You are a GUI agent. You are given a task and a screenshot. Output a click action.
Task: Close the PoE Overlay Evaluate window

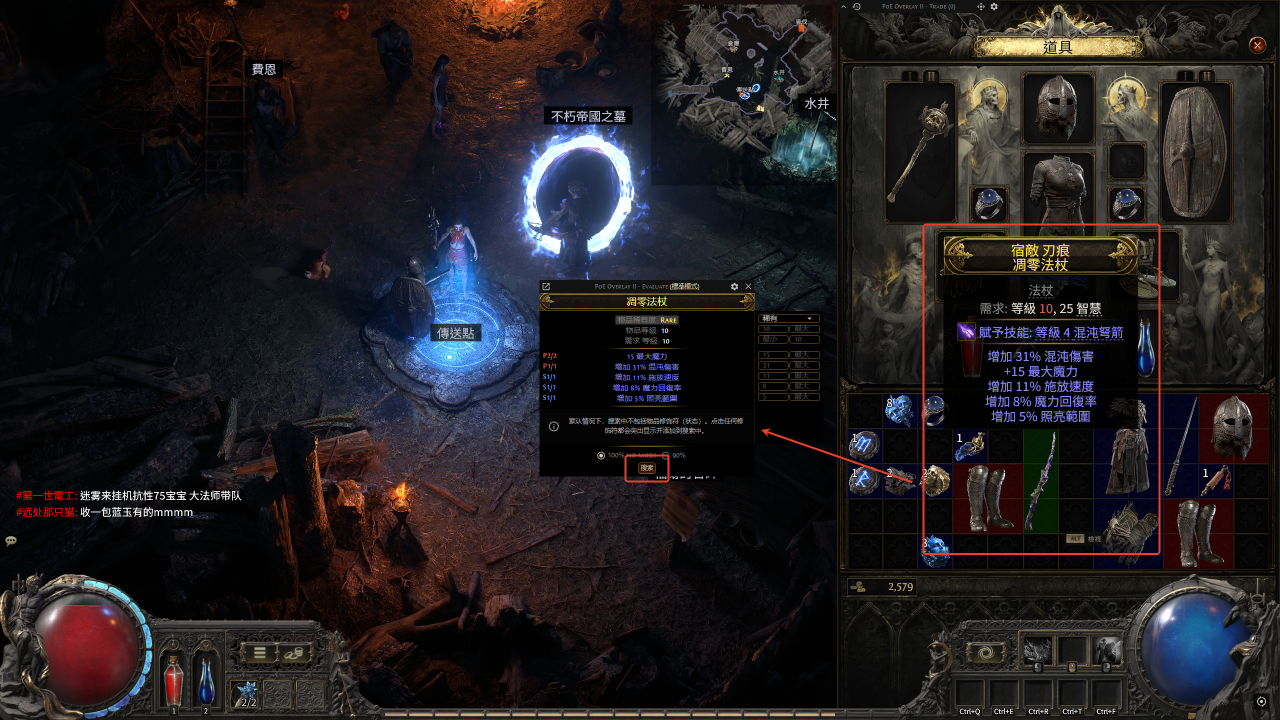(x=748, y=287)
